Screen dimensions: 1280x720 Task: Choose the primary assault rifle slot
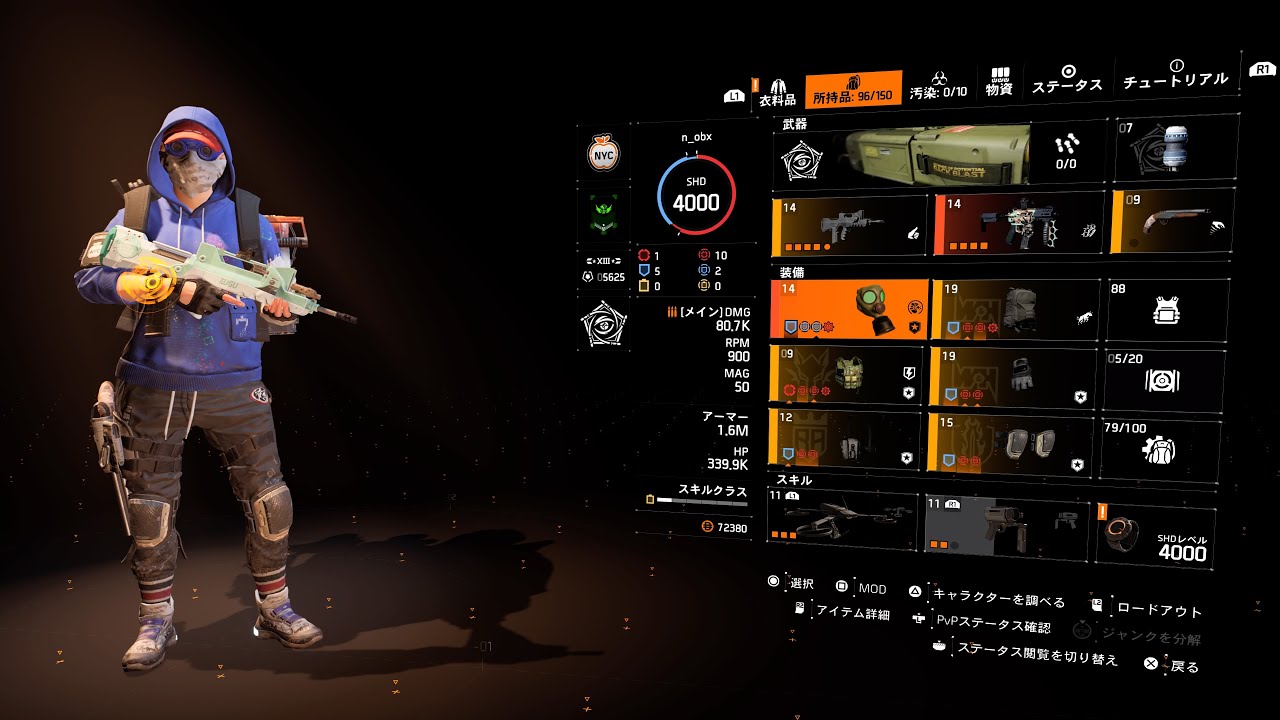tap(849, 227)
